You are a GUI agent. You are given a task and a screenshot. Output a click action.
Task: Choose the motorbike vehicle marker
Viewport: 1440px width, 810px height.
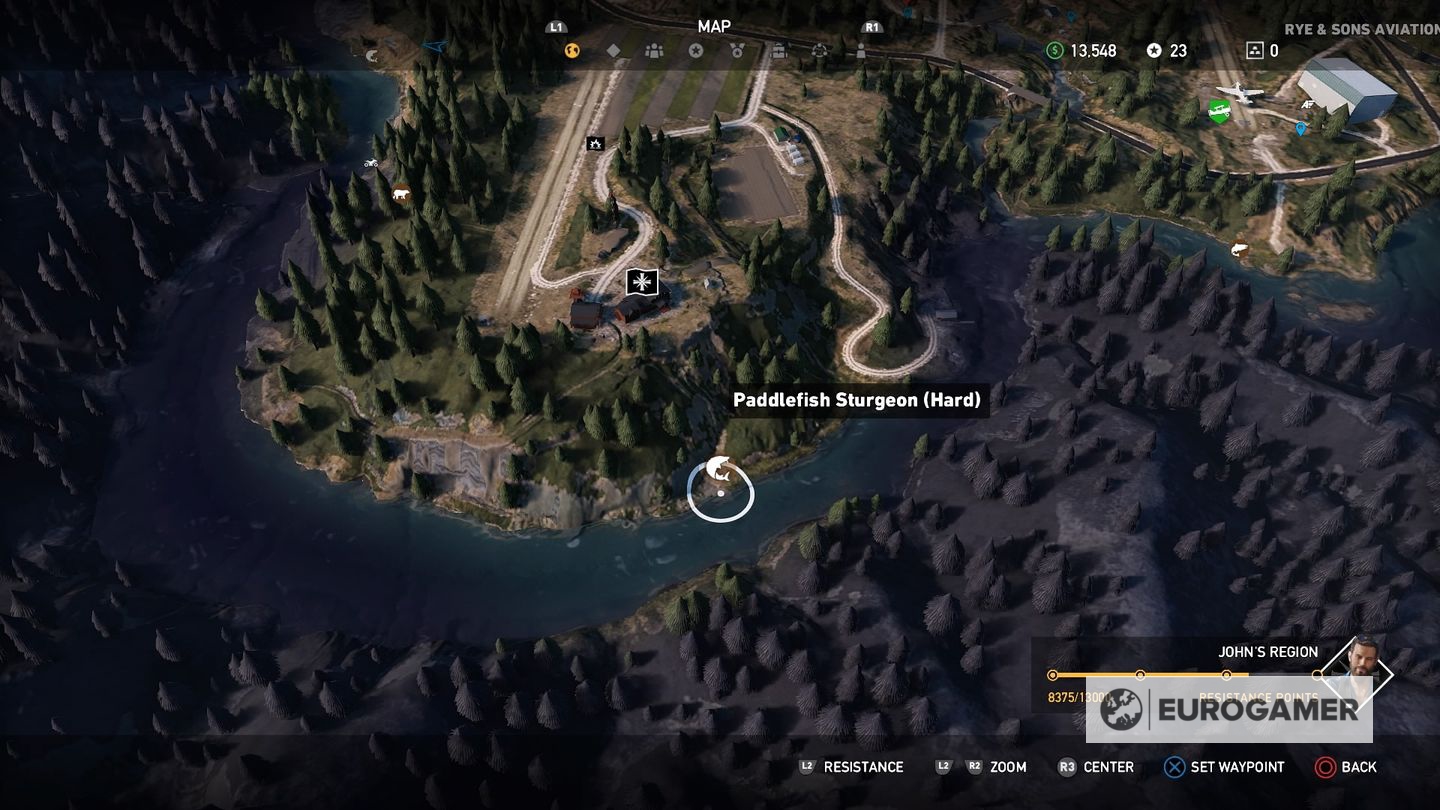coord(370,162)
